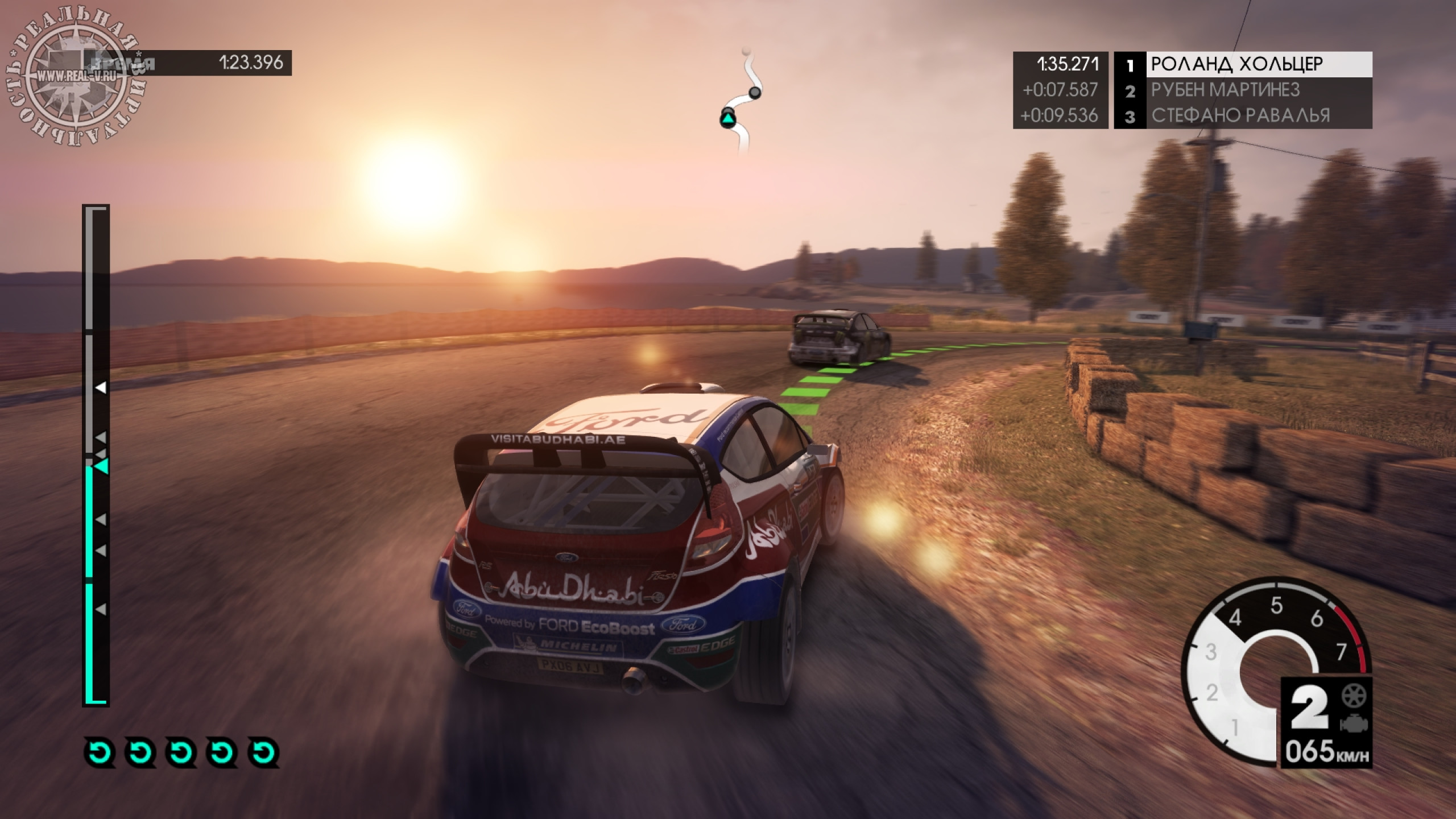Click the engine damage indicator icon
This screenshot has width=1456, height=819.
(x=1353, y=725)
